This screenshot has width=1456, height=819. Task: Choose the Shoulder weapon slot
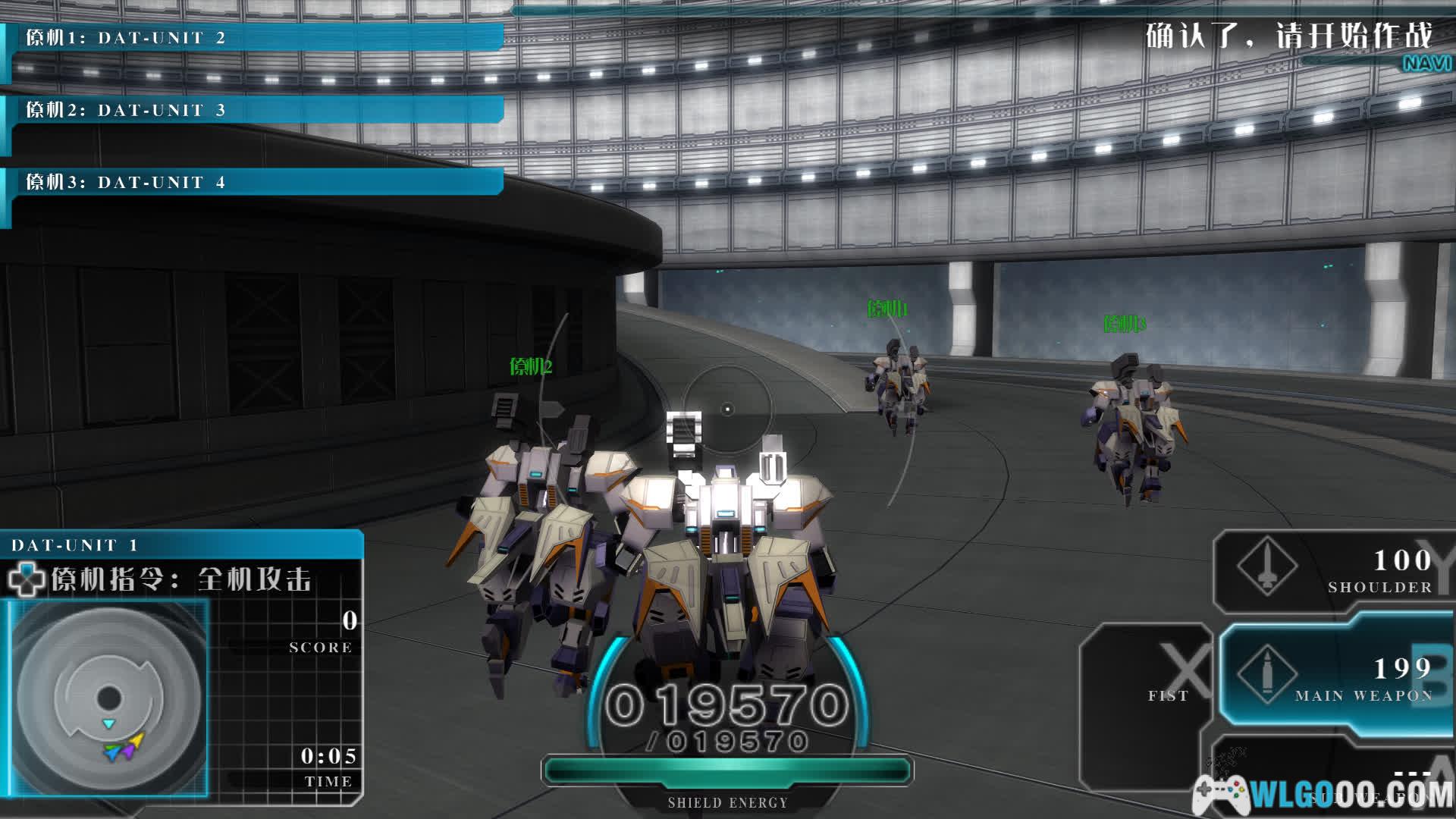point(1333,571)
